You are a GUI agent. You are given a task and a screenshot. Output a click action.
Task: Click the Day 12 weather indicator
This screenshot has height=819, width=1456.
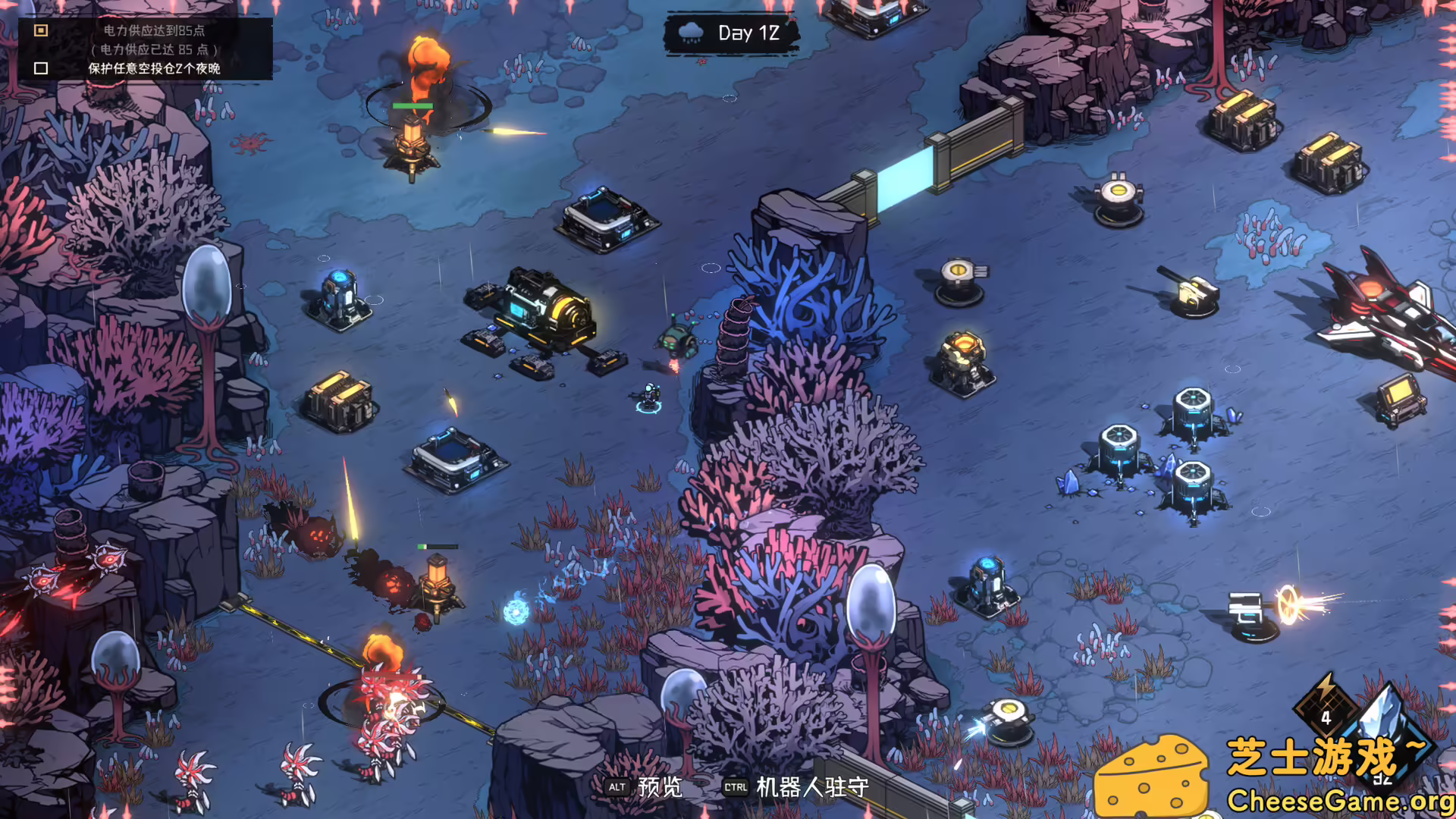pyautogui.click(x=731, y=33)
